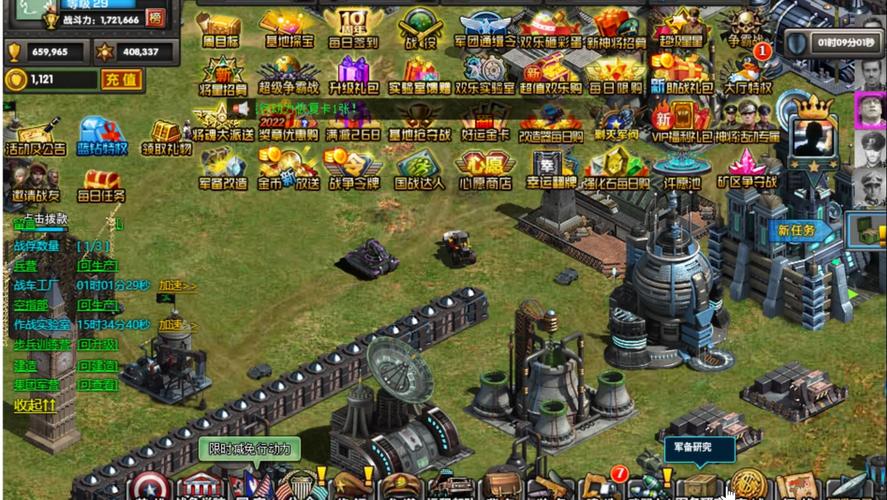
Task: Open 矿区争夺战 pink crystal event
Action: click(747, 169)
